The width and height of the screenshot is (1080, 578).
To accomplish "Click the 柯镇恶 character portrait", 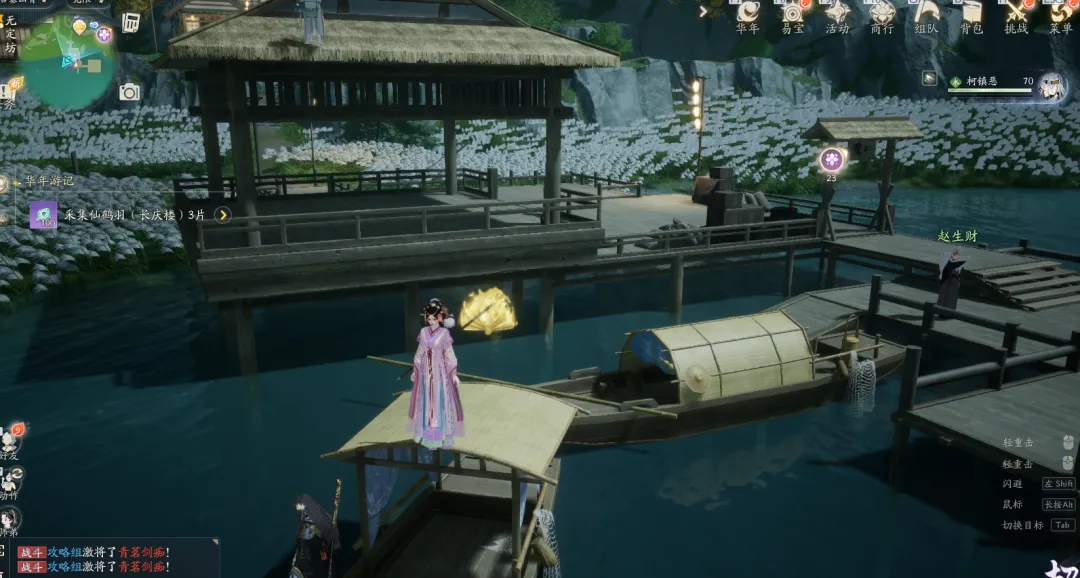I will coord(1052,87).
